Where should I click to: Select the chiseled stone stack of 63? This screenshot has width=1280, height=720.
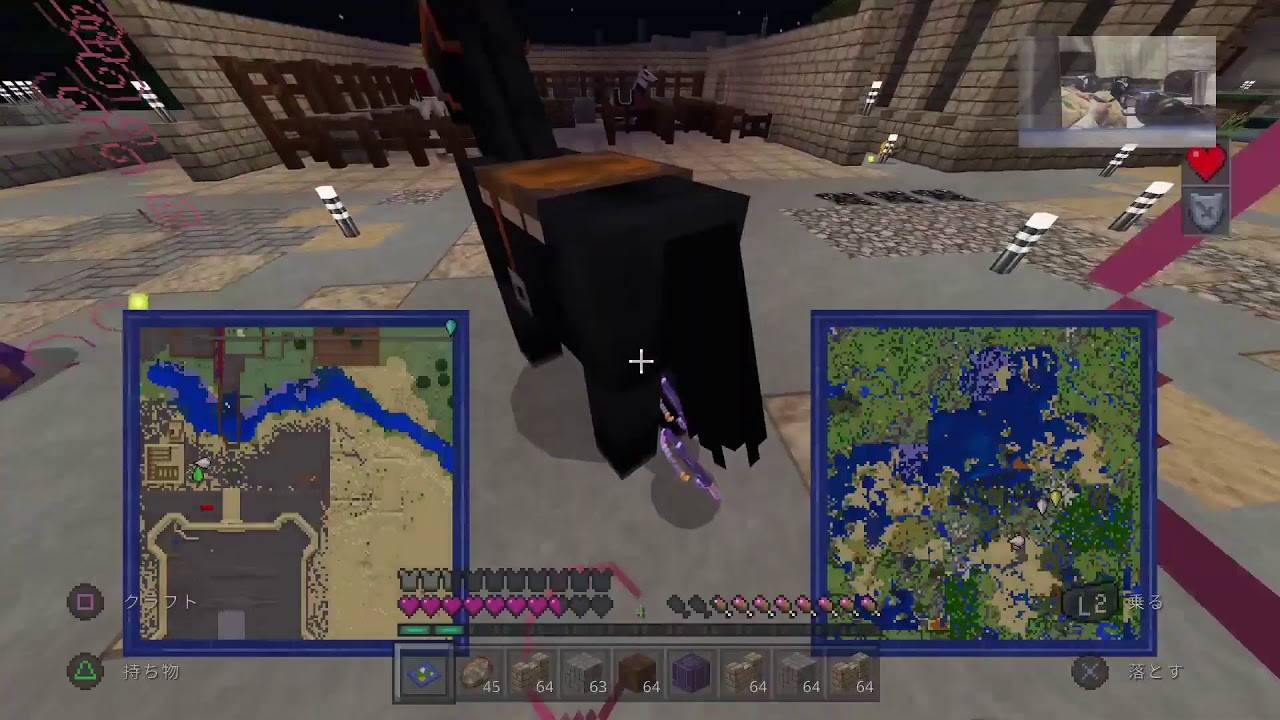click(x=584, y=673)
